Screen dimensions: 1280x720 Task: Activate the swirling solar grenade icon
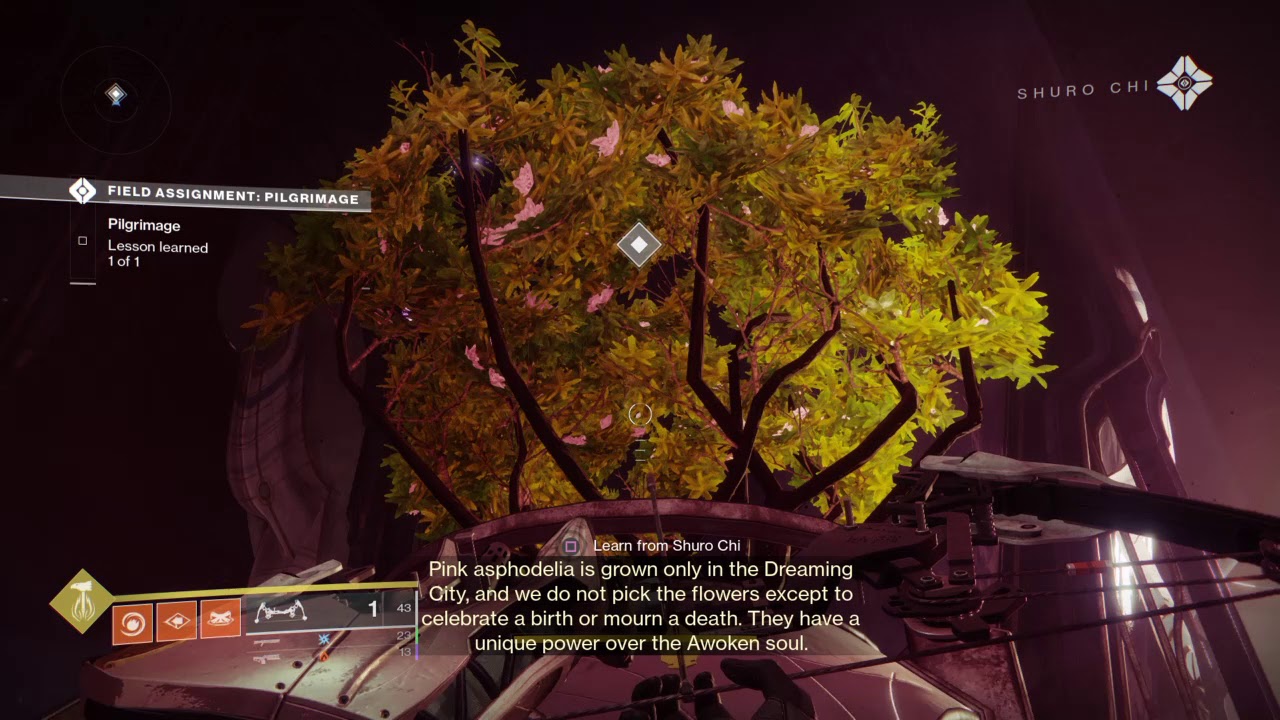pyautogui.click(x=133, y=623)
